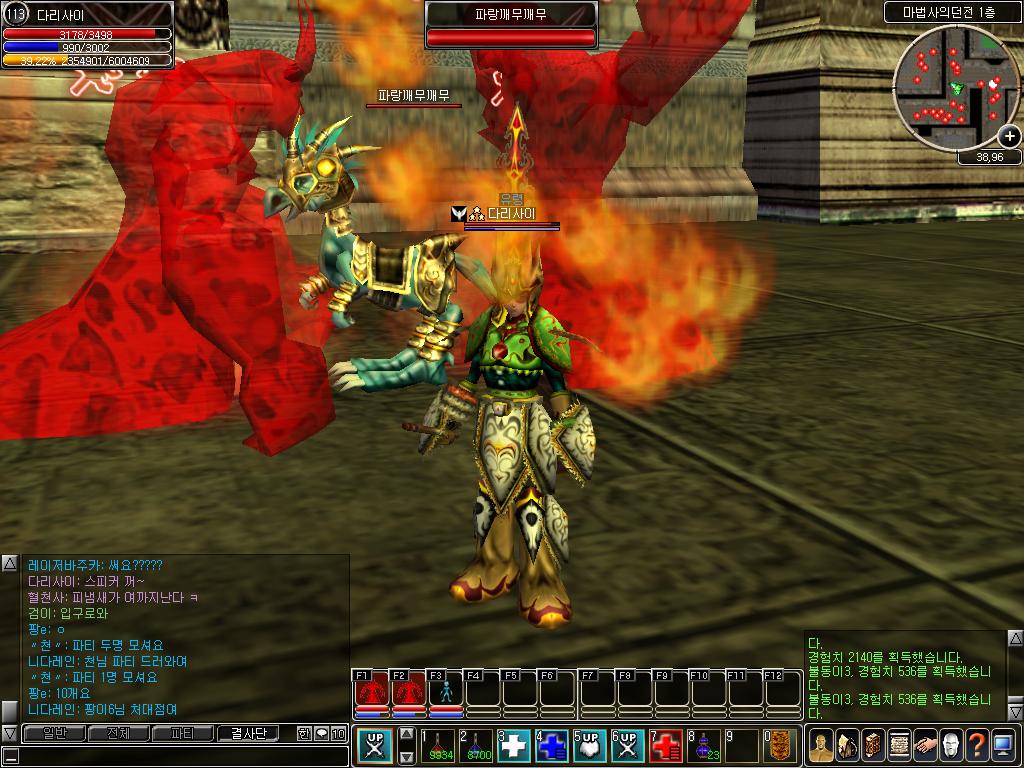Use the blue cross item in slot 4
Image resolution: width=1024 pixels, height=768 pixels.
[x=552, y=746]
